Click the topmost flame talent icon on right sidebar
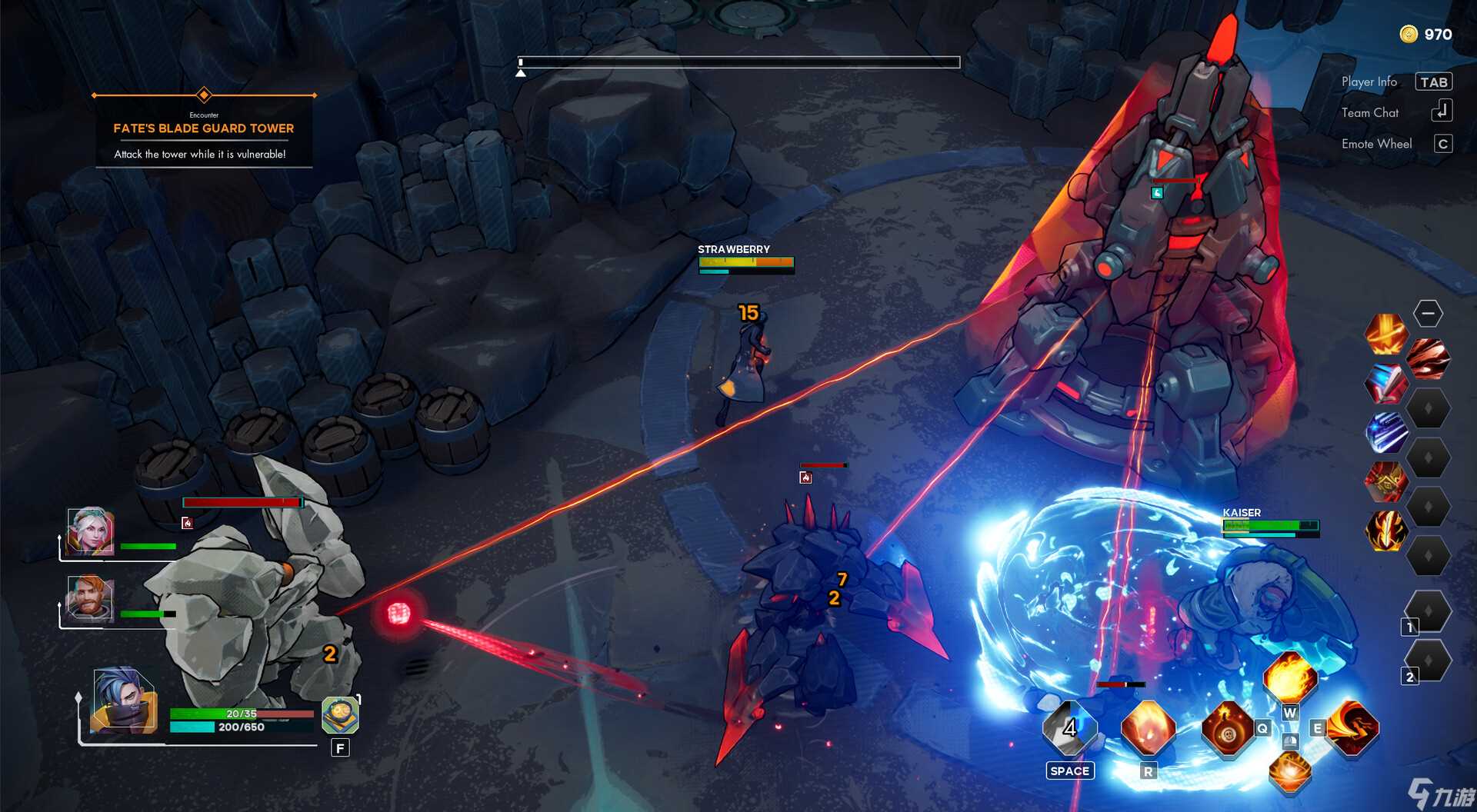 pos(1386,334)
